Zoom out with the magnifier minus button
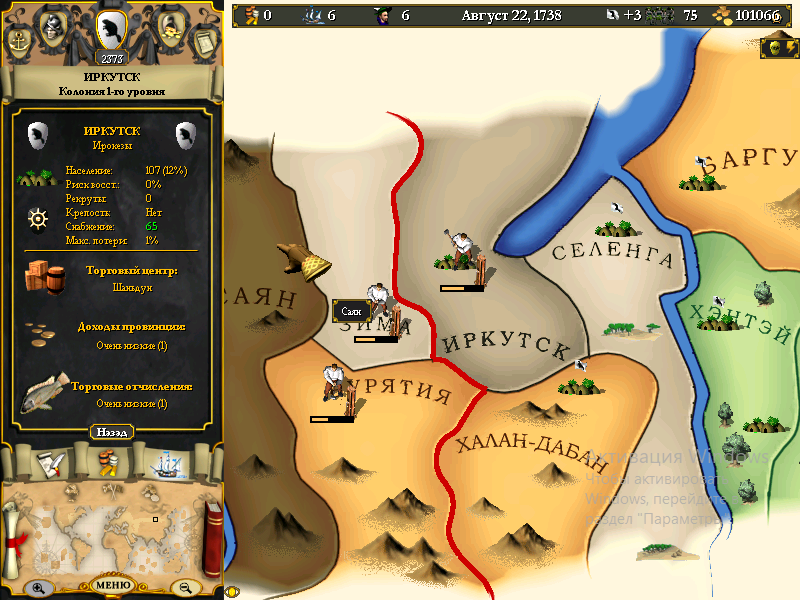 point(184,588)
